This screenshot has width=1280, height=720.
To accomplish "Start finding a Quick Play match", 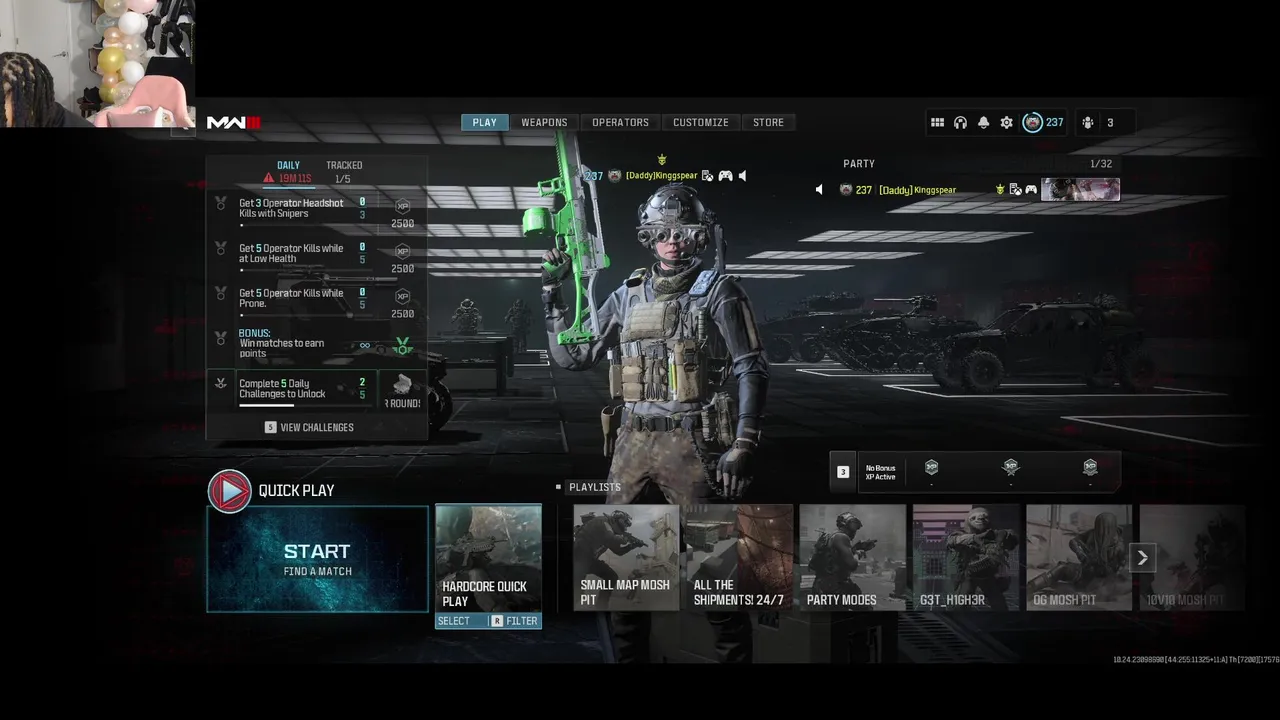I will tap(317, 559).
